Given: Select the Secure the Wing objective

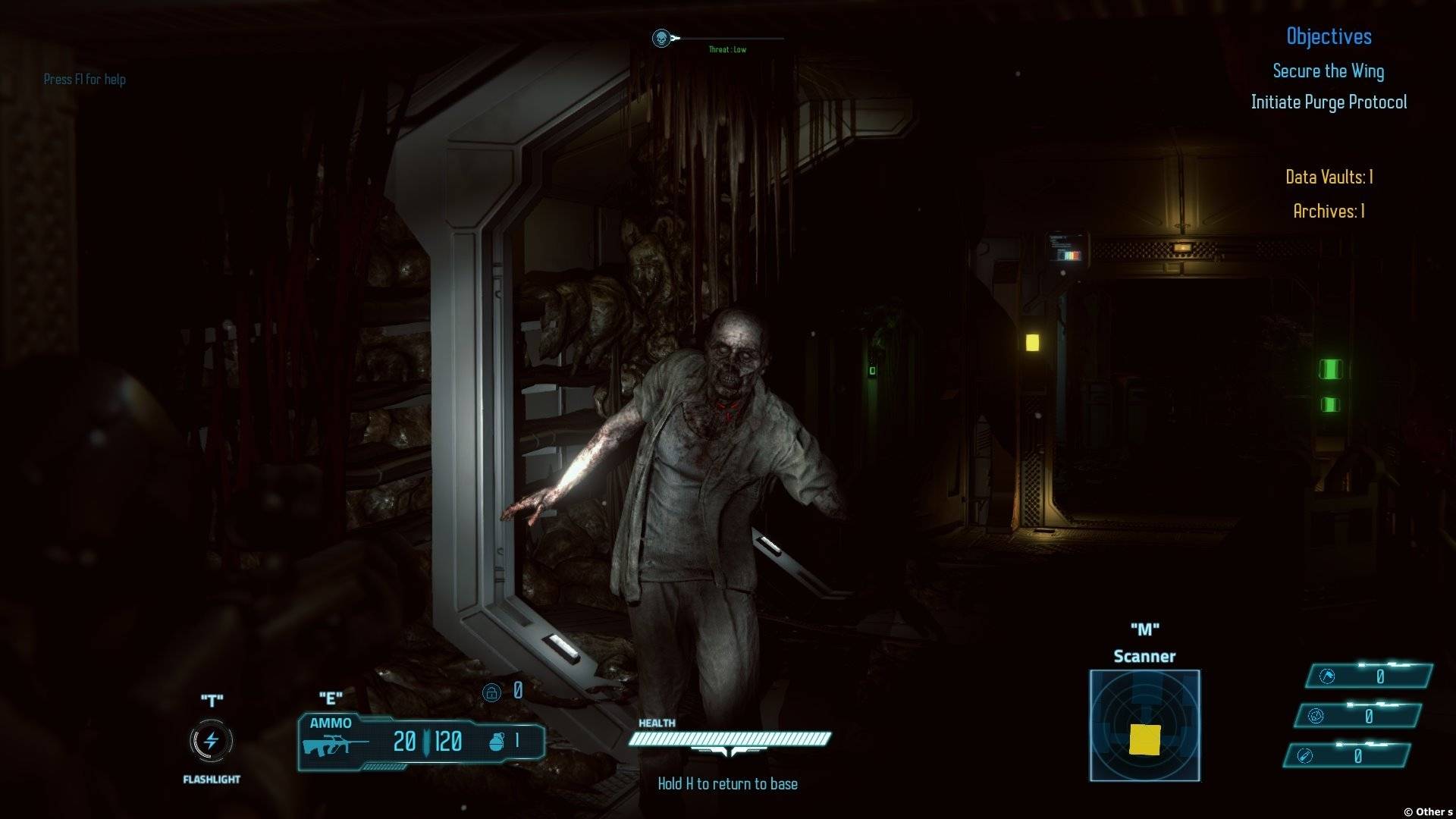Looking at the screenshot, I should point(1328,71).
